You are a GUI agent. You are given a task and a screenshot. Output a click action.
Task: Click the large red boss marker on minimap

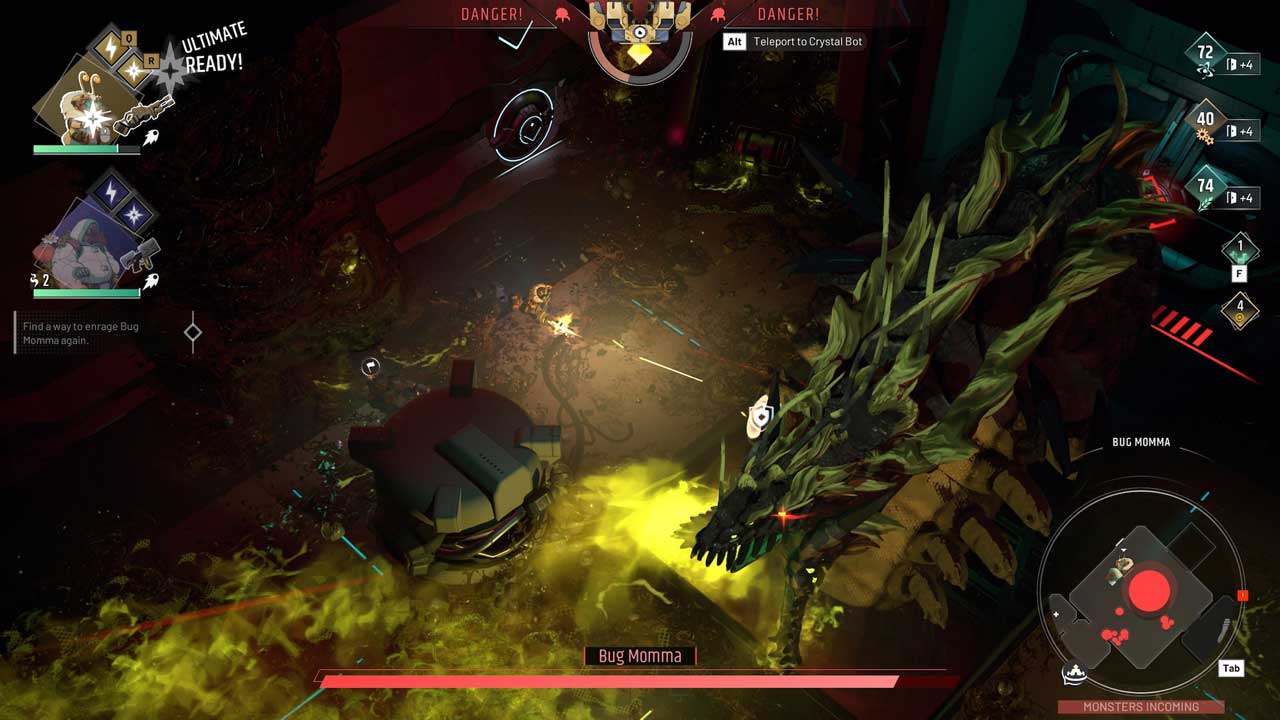(x=1149, y=592)
